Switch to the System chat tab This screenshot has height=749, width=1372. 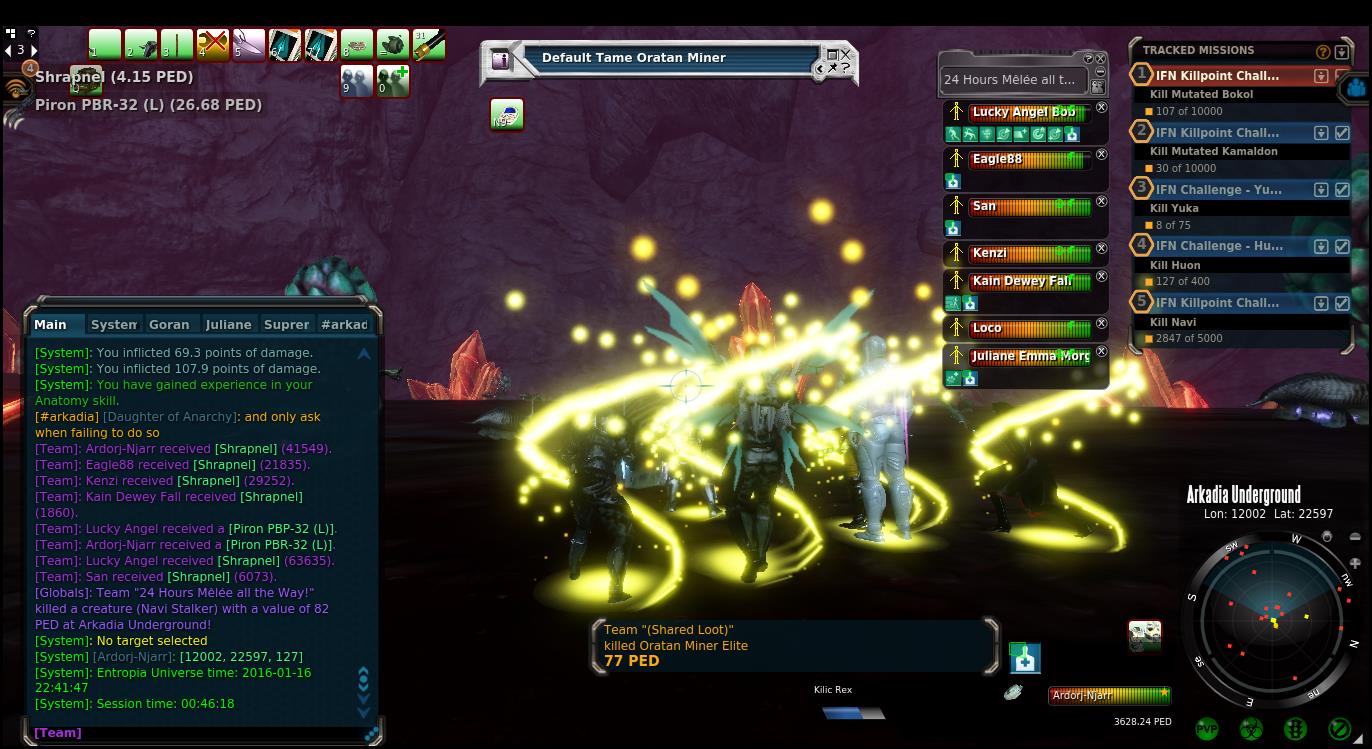pyautogui.click(x=113, y=324)
